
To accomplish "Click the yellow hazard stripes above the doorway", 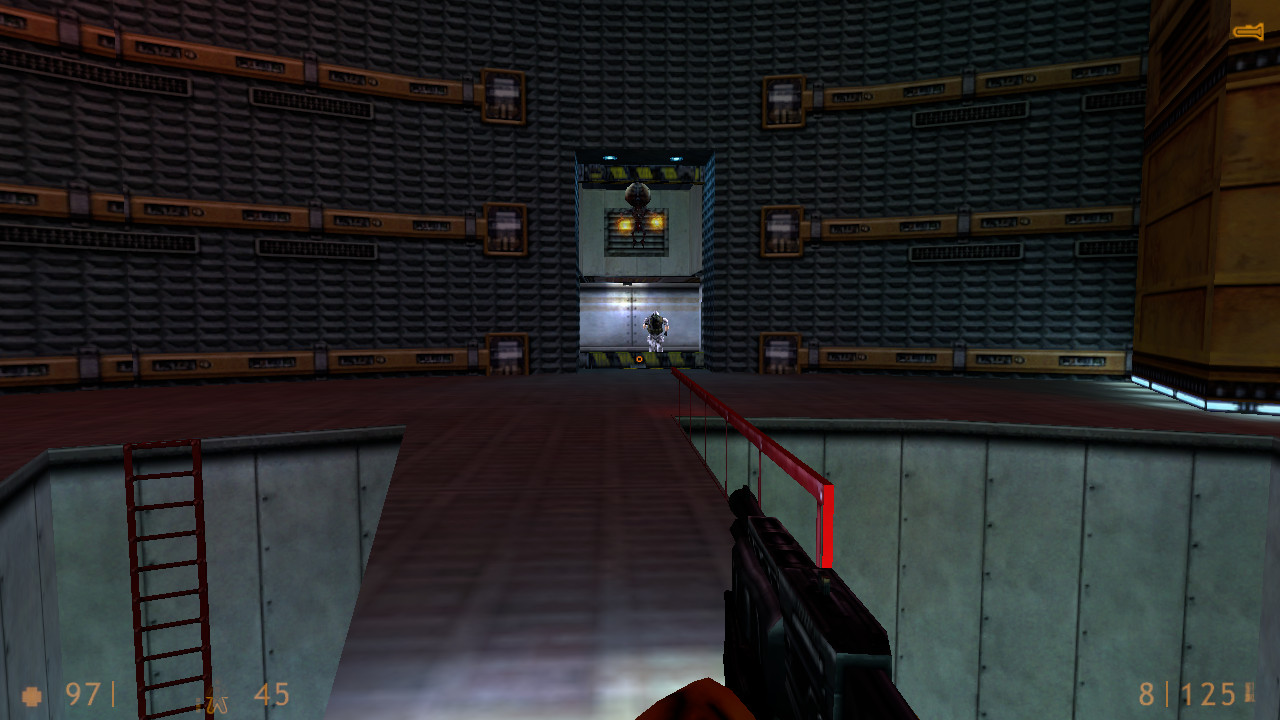I will click(x=640, y=172).
